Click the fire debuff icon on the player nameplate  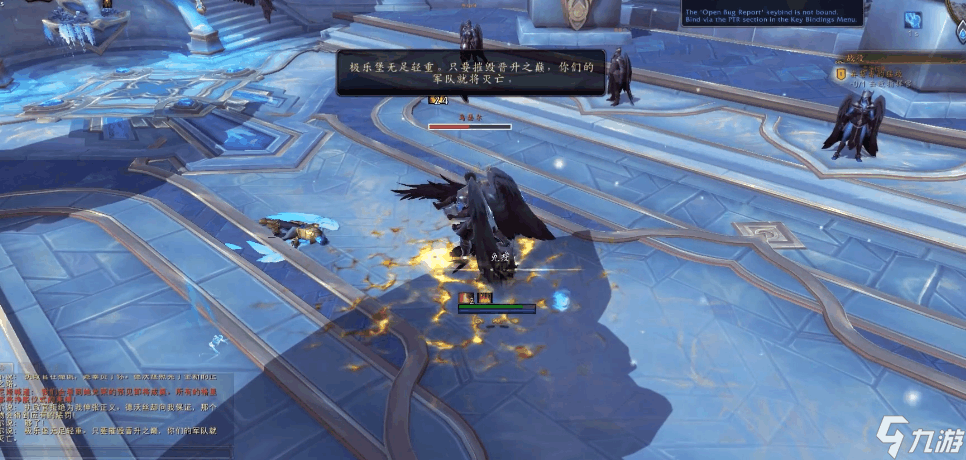coord(484,297)
